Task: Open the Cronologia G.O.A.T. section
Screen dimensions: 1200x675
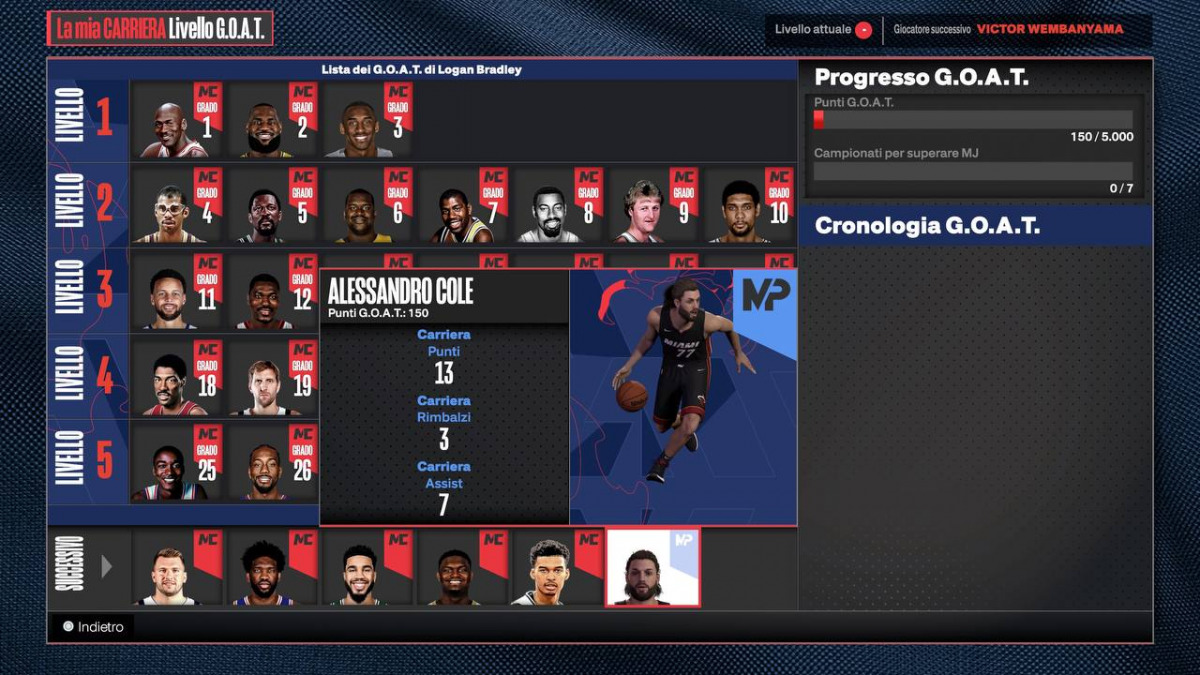Action: click(x=975, y=226)
